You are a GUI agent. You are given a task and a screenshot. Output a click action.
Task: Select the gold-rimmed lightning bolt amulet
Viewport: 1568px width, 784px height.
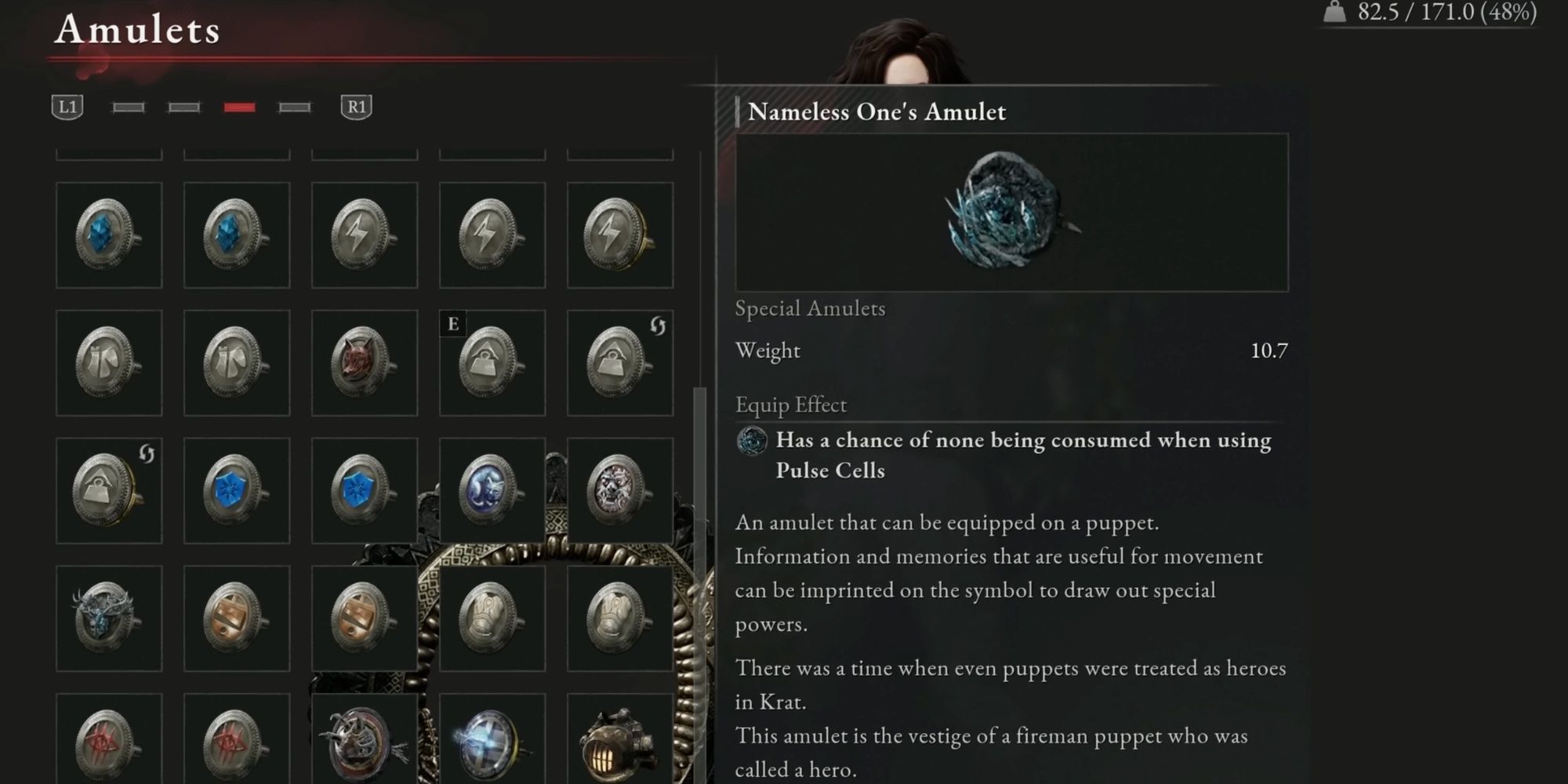coord(619,235)
